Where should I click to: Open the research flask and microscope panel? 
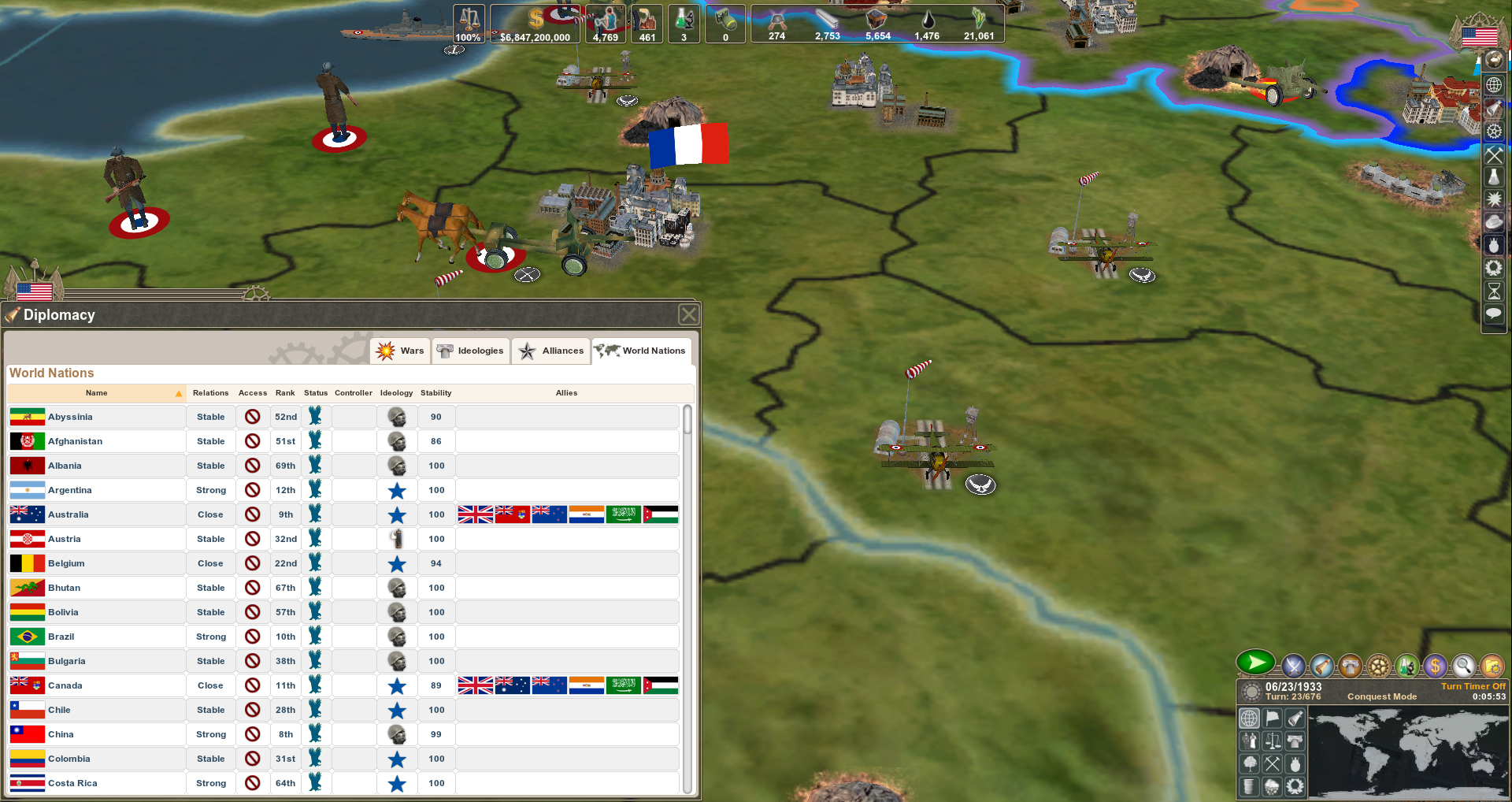coord(1407,666)
